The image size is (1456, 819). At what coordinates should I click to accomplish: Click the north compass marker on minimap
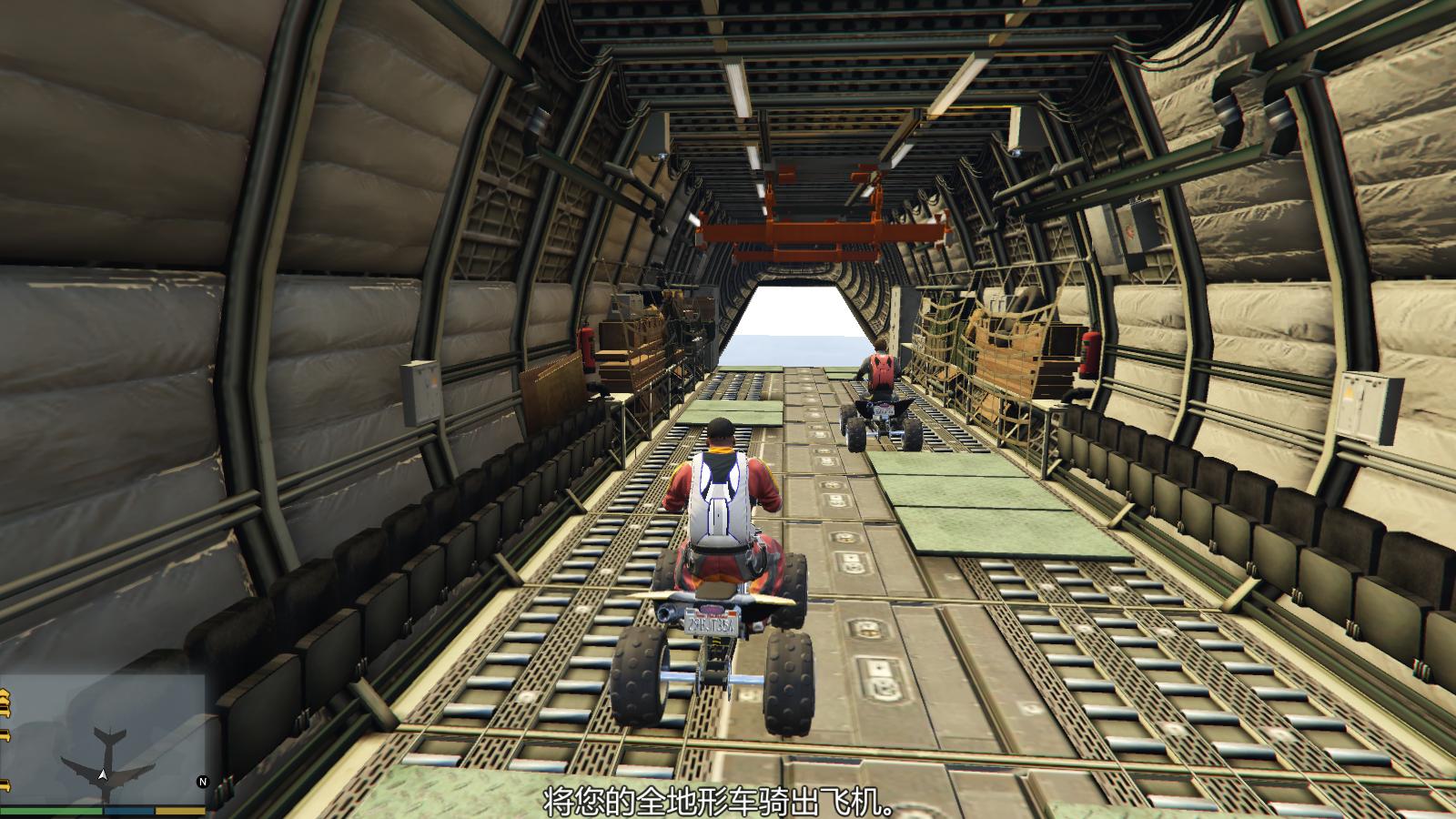click(x=202, y=782)
